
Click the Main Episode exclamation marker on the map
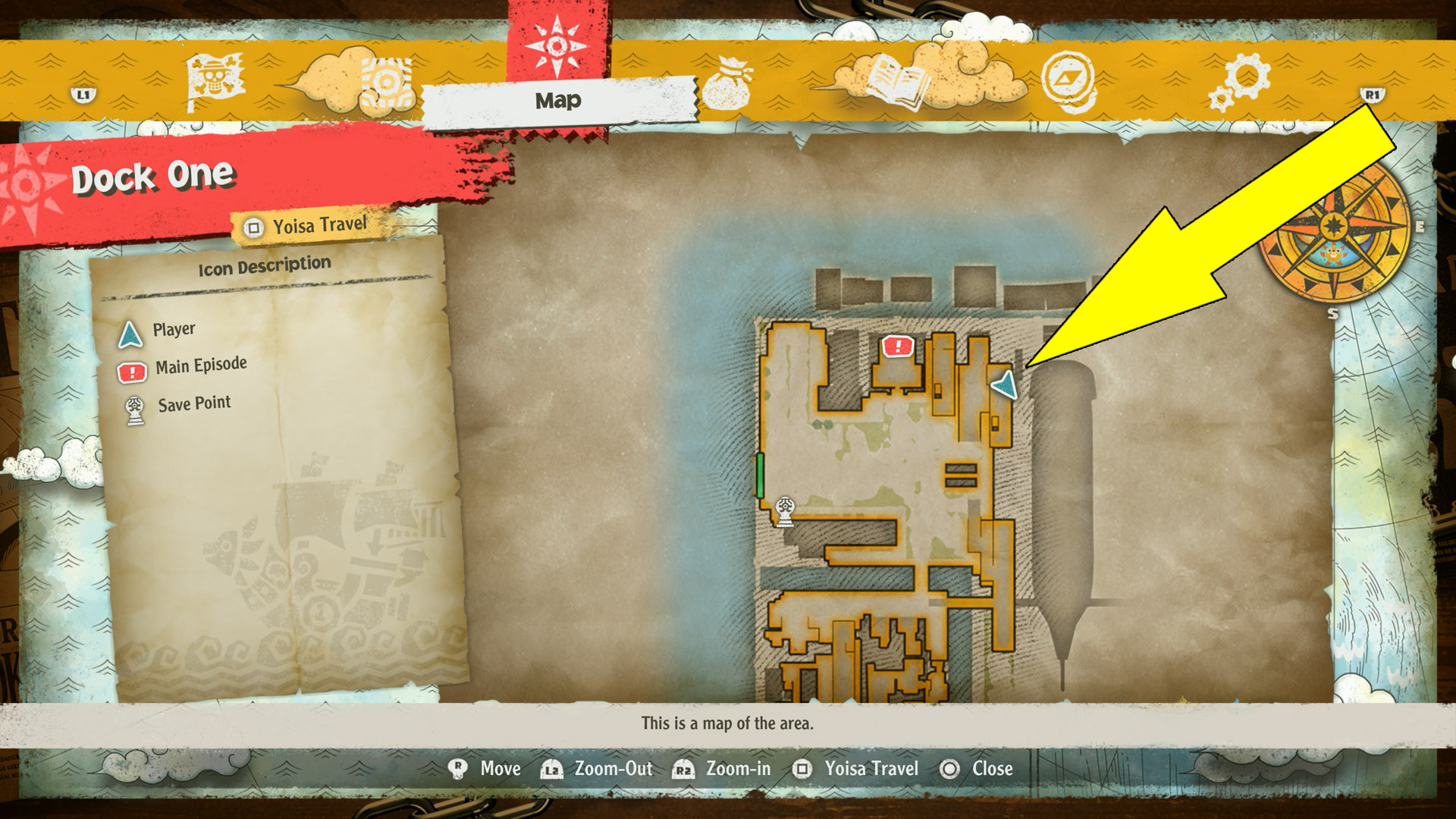(x=898, y=347)
